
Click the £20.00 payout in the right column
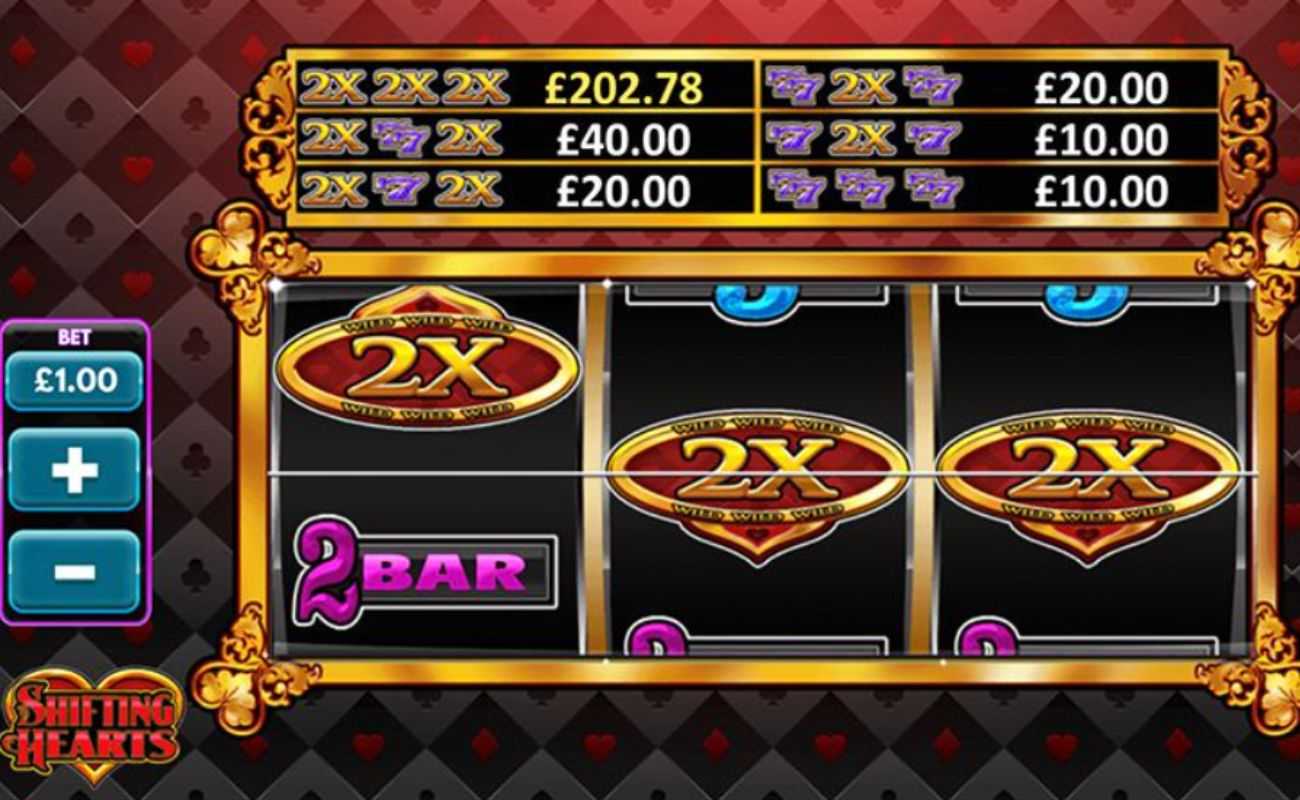1098,88
